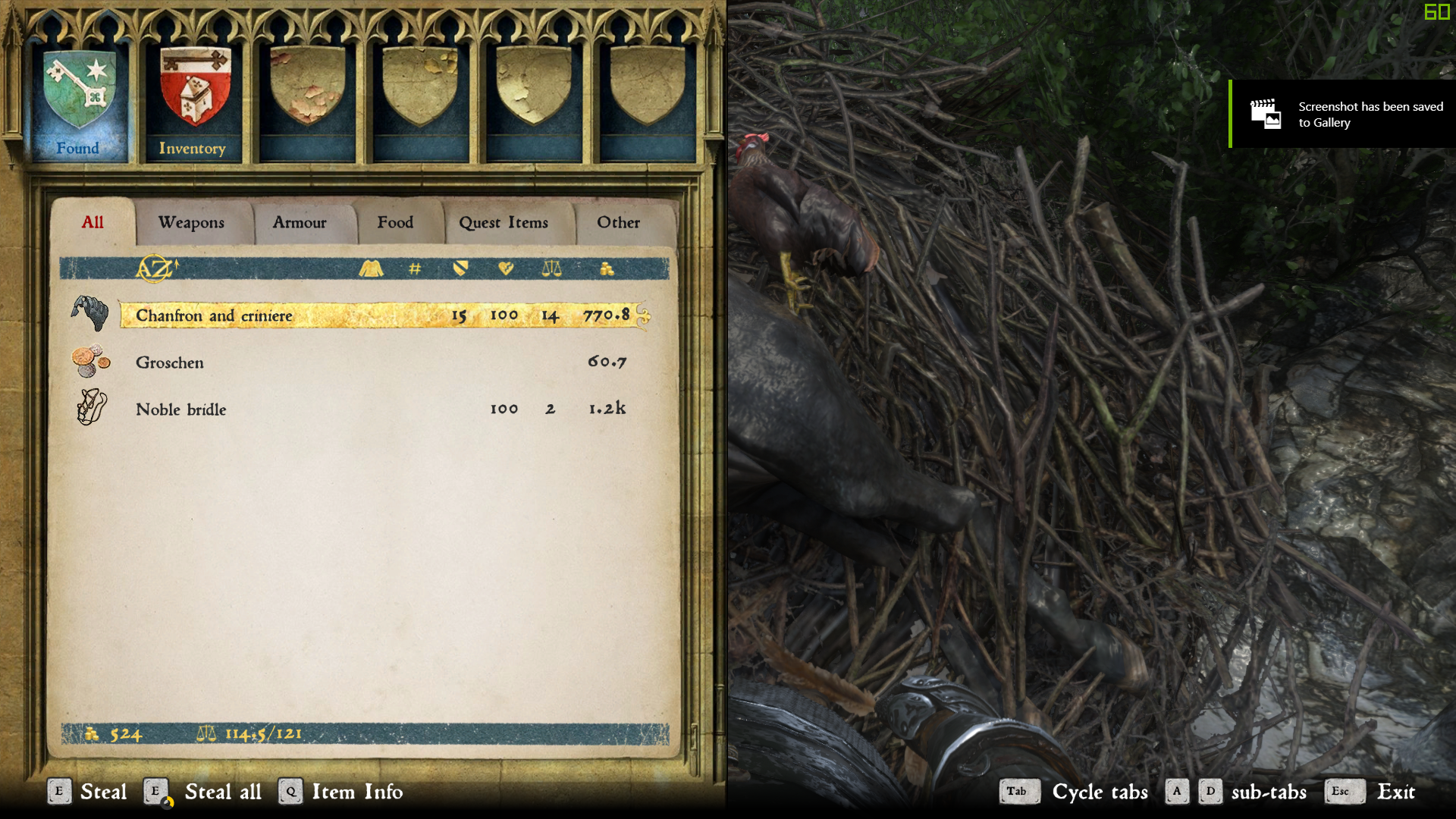1456x819 pixels.
Task: Sort by type using the shirt icon
Action: [371, 268]
